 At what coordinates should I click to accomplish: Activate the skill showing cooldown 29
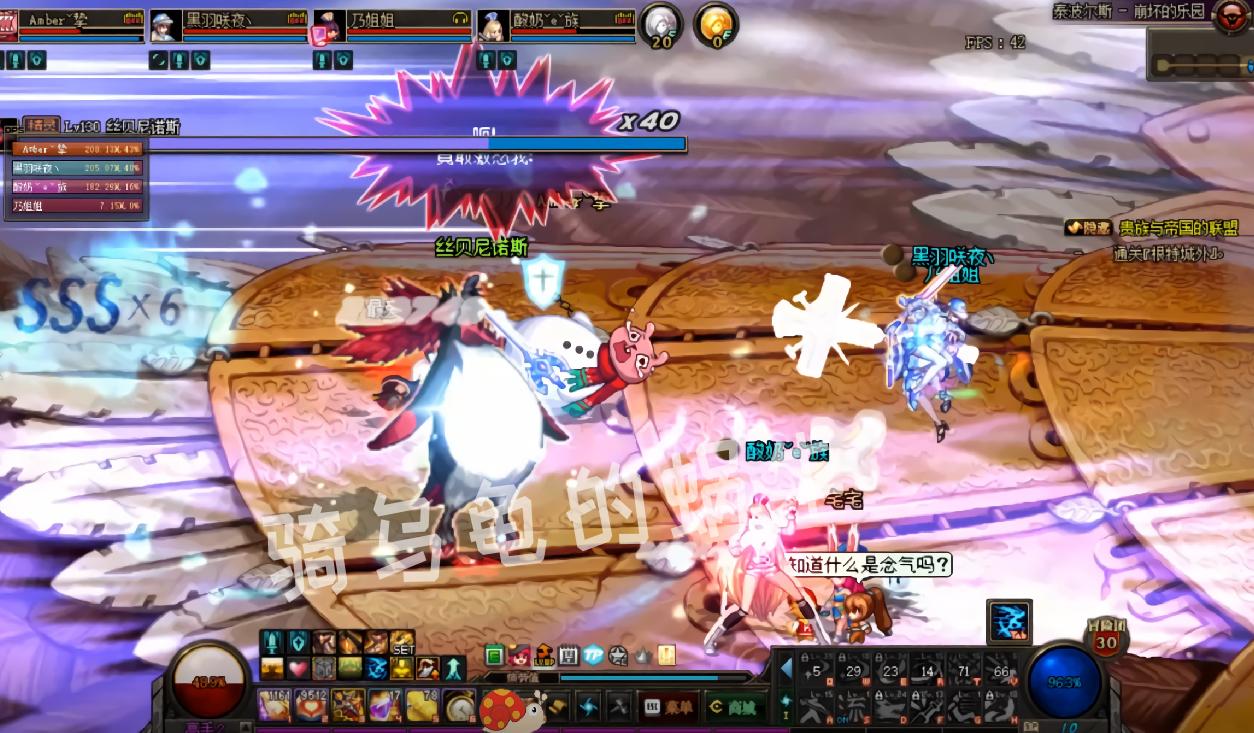point(854,670)
